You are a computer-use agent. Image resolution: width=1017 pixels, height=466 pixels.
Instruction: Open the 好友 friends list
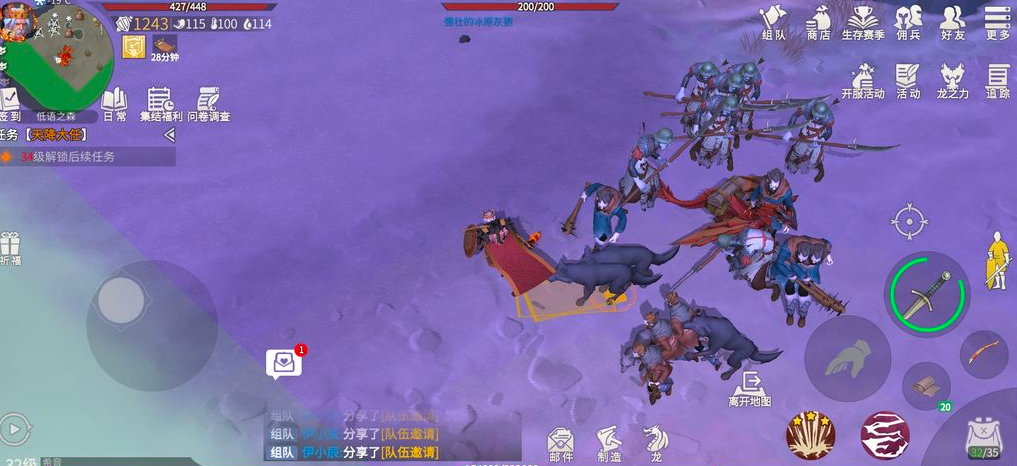coord(953,22)
